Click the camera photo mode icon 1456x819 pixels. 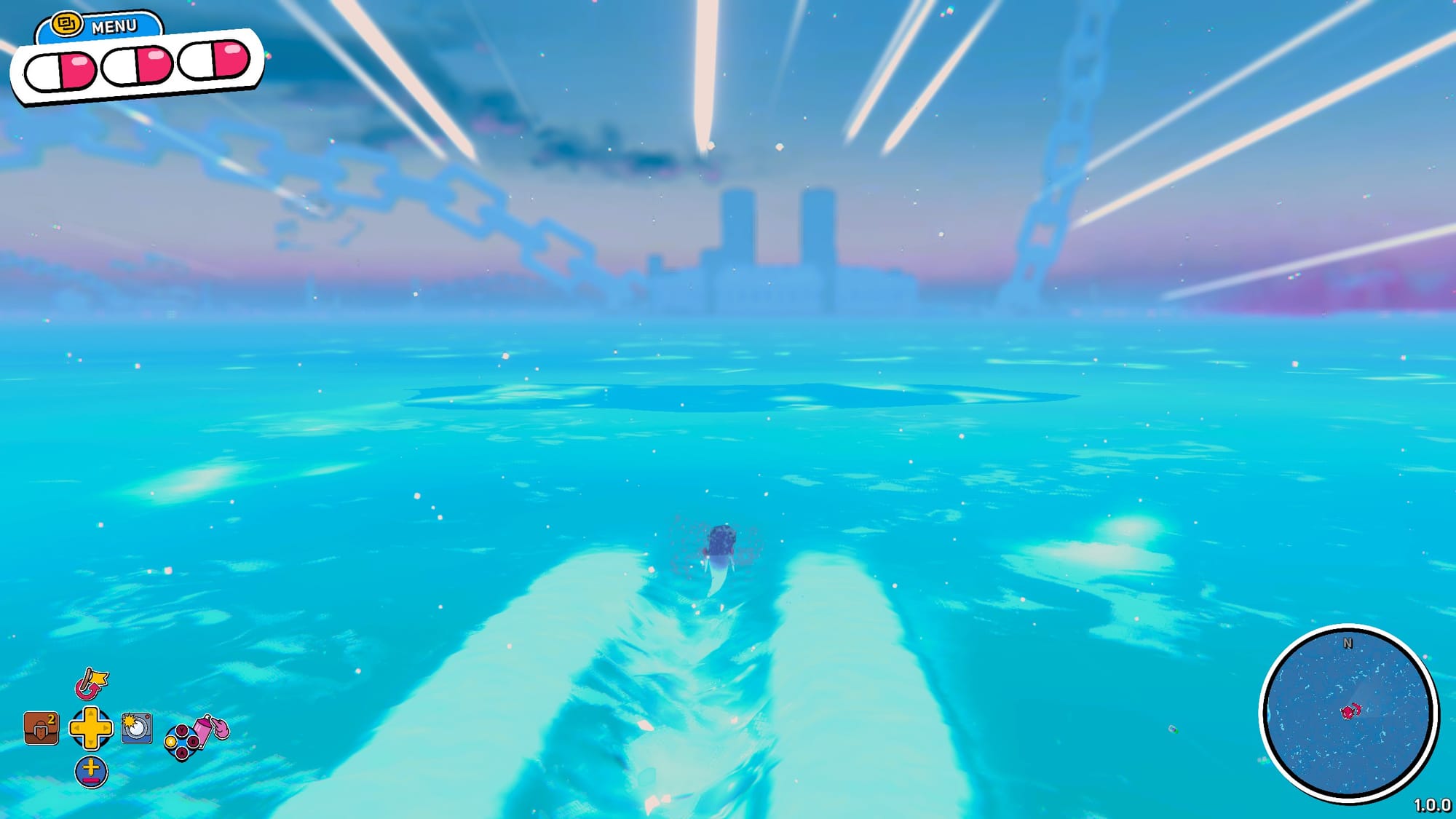pyautogui.click(x=137, y=728)
